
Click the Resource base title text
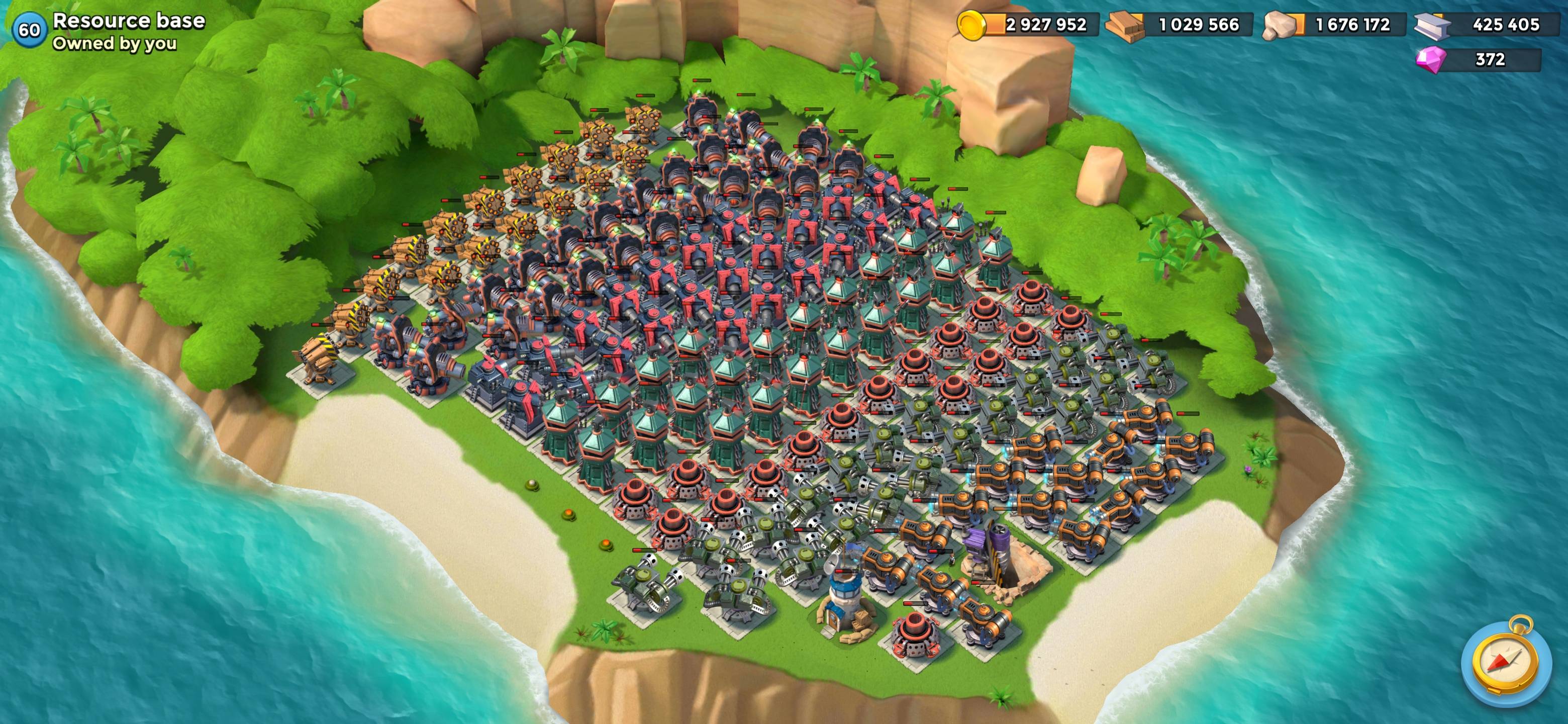(x=128, y=20)
